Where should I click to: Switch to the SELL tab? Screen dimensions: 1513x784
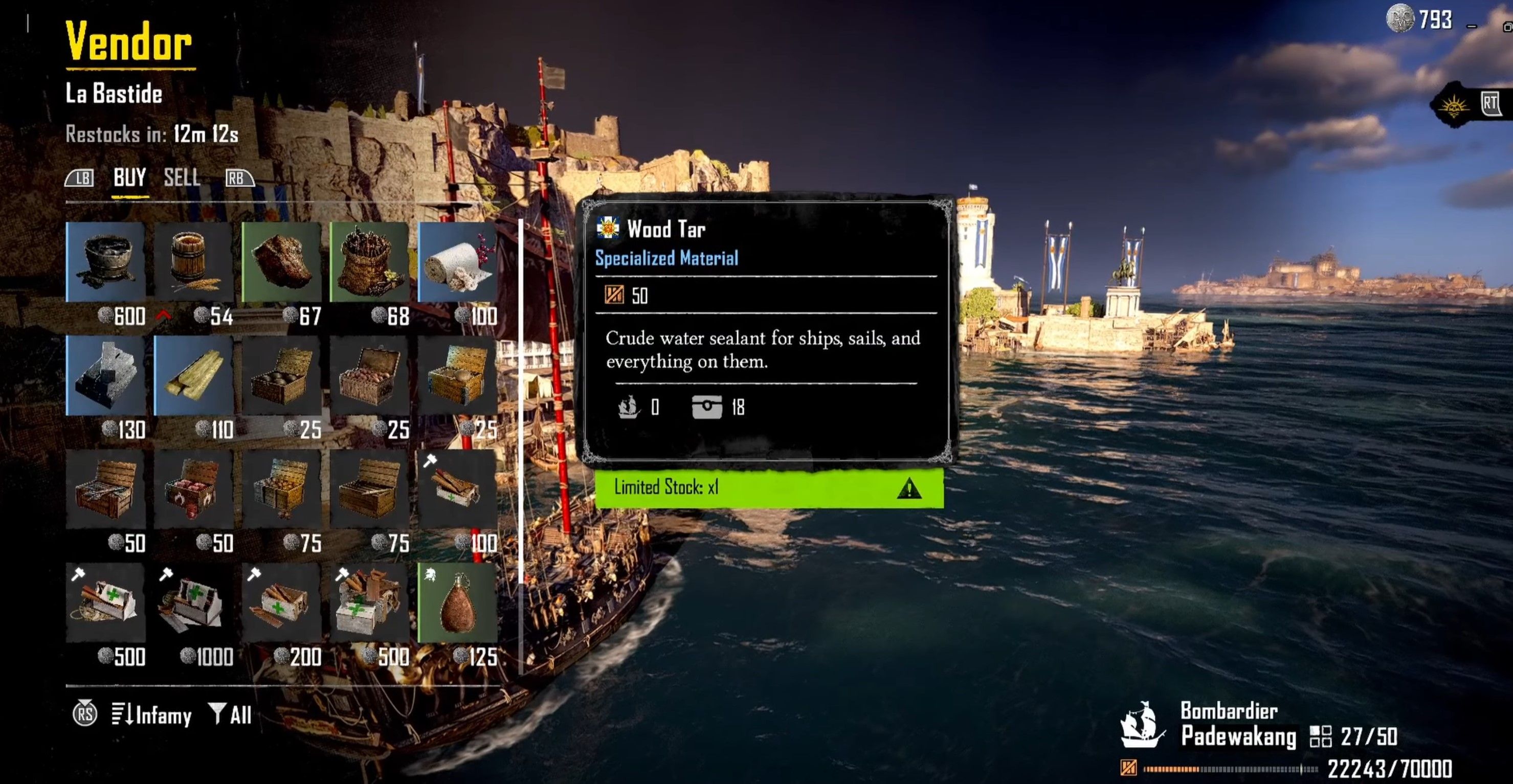tap(182, 178)
